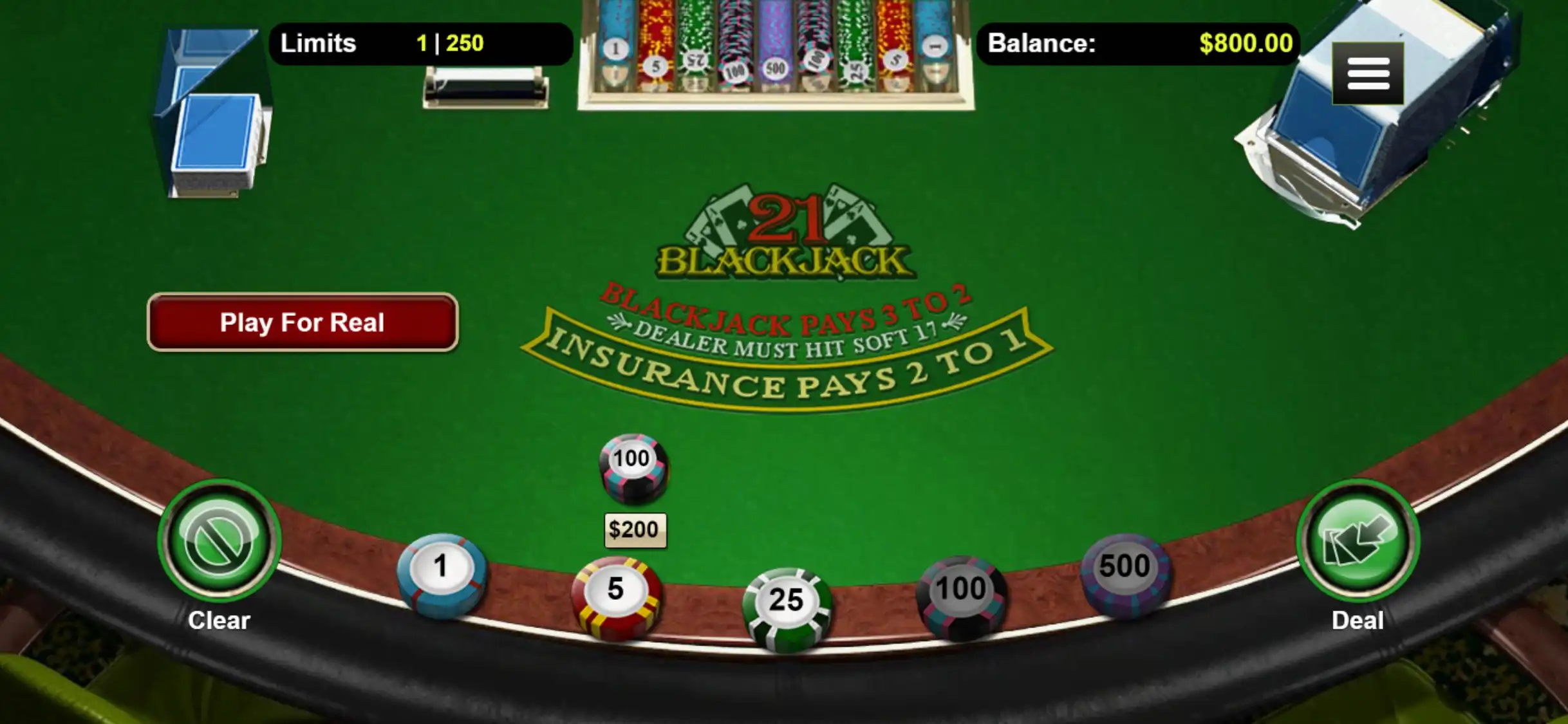Pick the green 25 chip

pos(787,607)
